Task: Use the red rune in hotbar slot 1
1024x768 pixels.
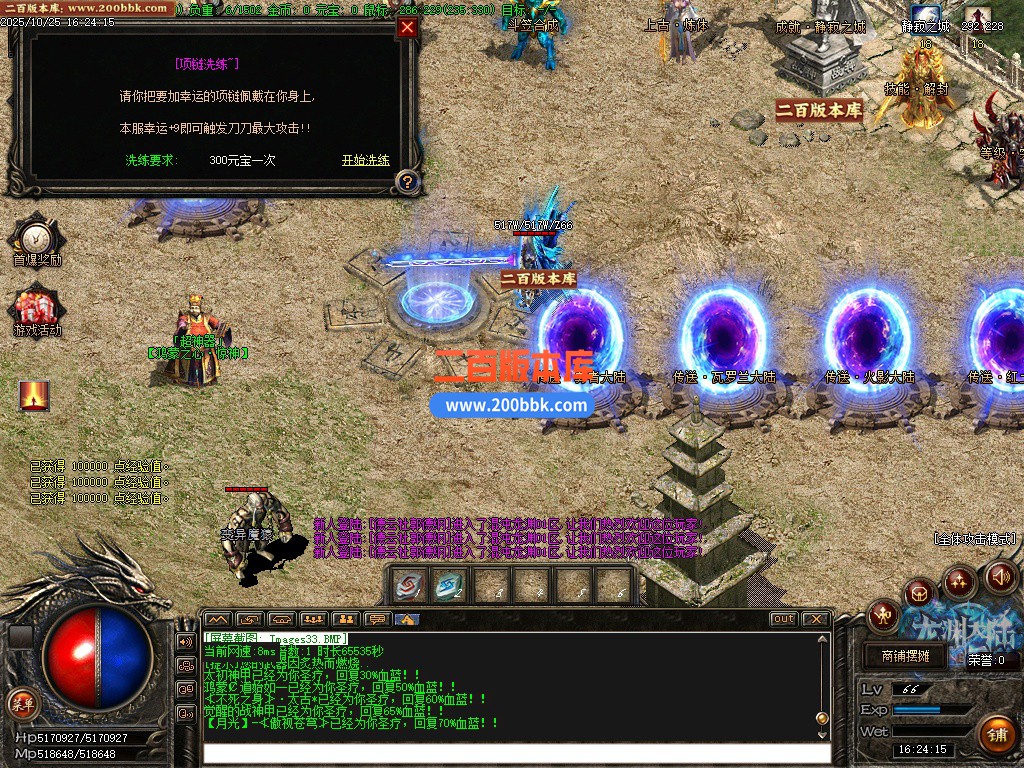Action: (x=410, y=585)
